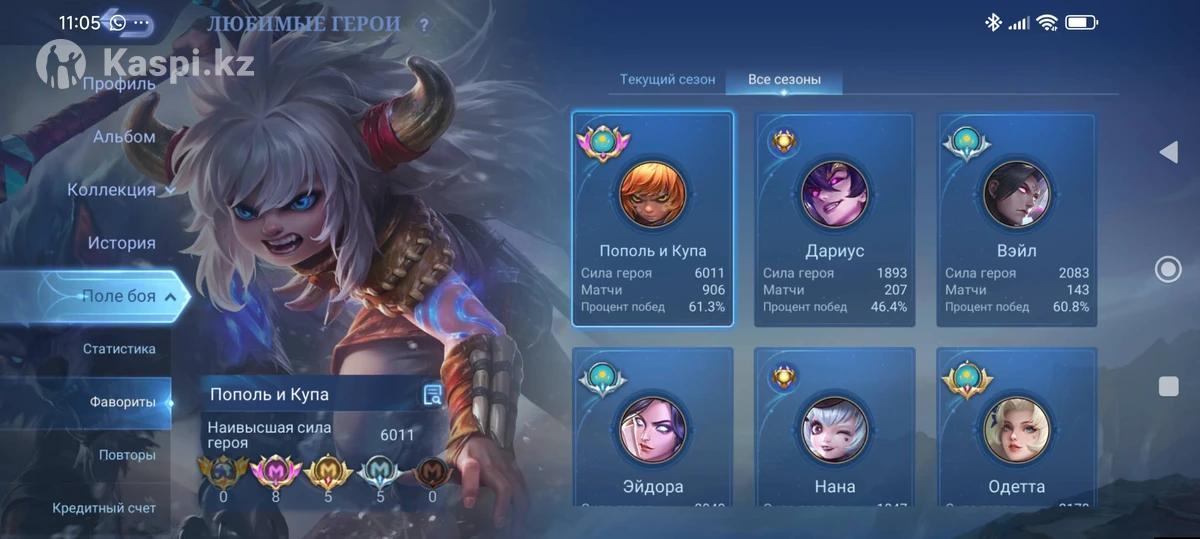
Task: Open the Эйдора hero card
Action: point(652,425)
